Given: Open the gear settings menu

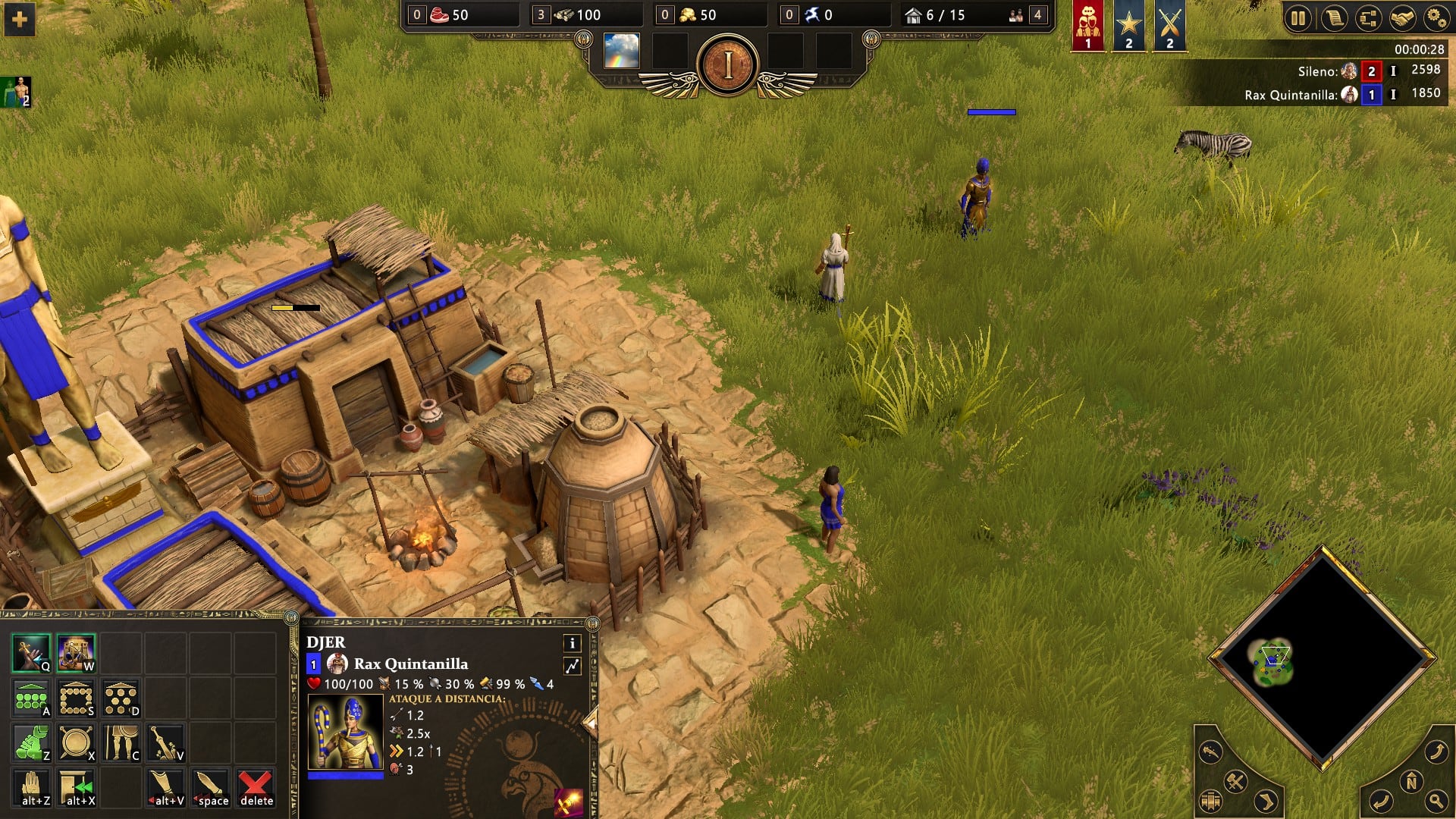Looking at the screenshot, I should 1436,18.
